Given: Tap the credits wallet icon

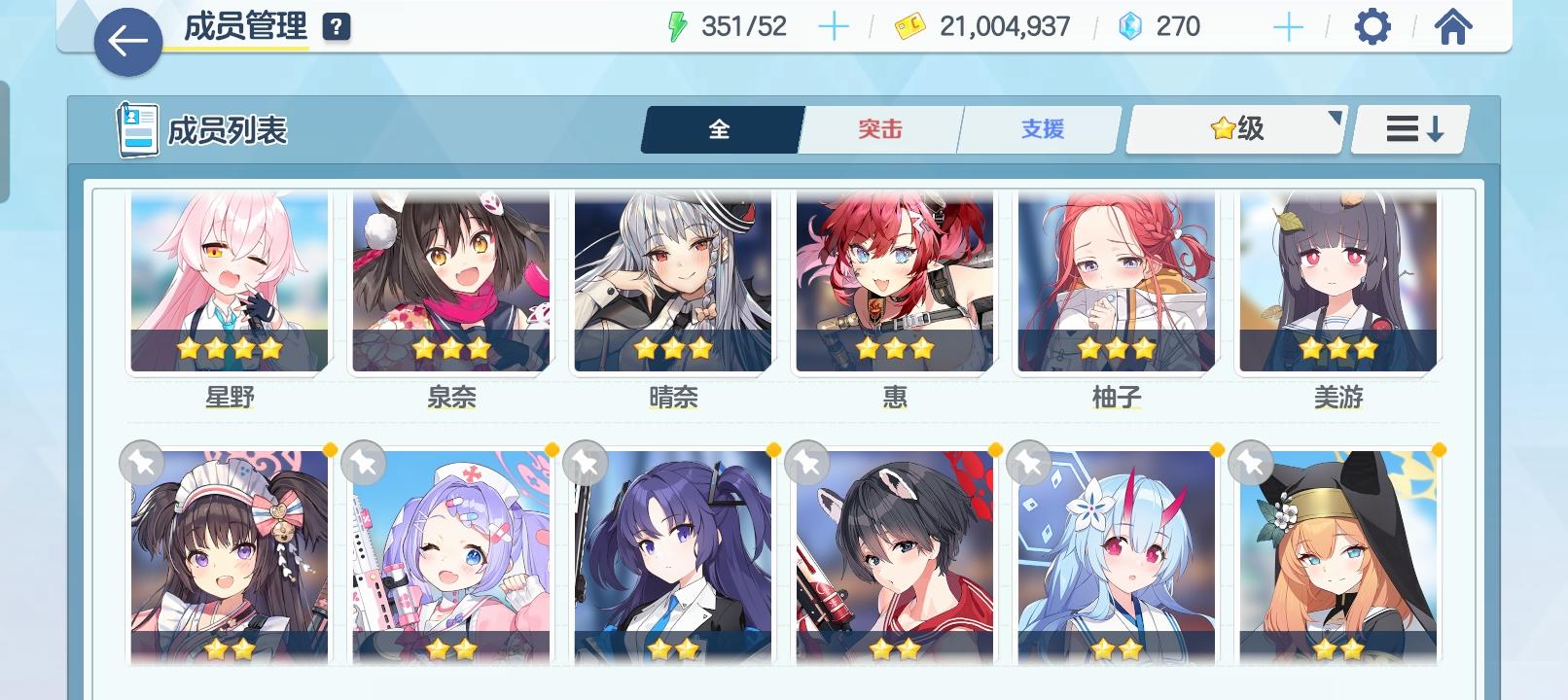Looking at the screenshot, I should coord(909,25).
